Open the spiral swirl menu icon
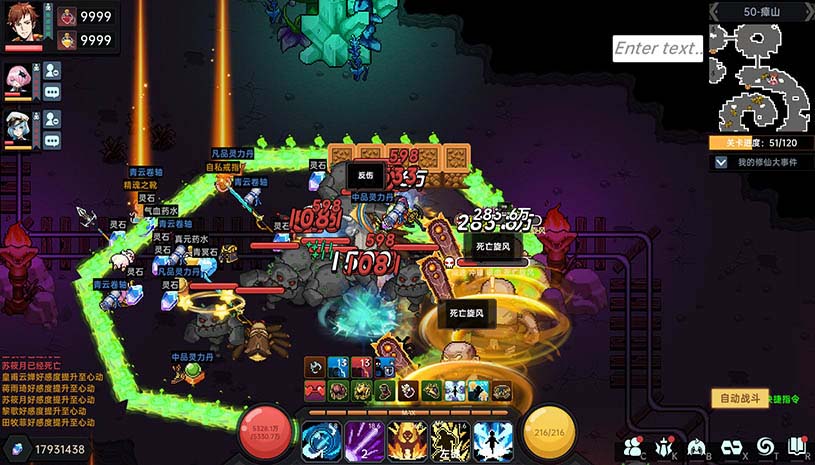The width and height of the screenshot is (815, 465). click(x=764, y=446)
